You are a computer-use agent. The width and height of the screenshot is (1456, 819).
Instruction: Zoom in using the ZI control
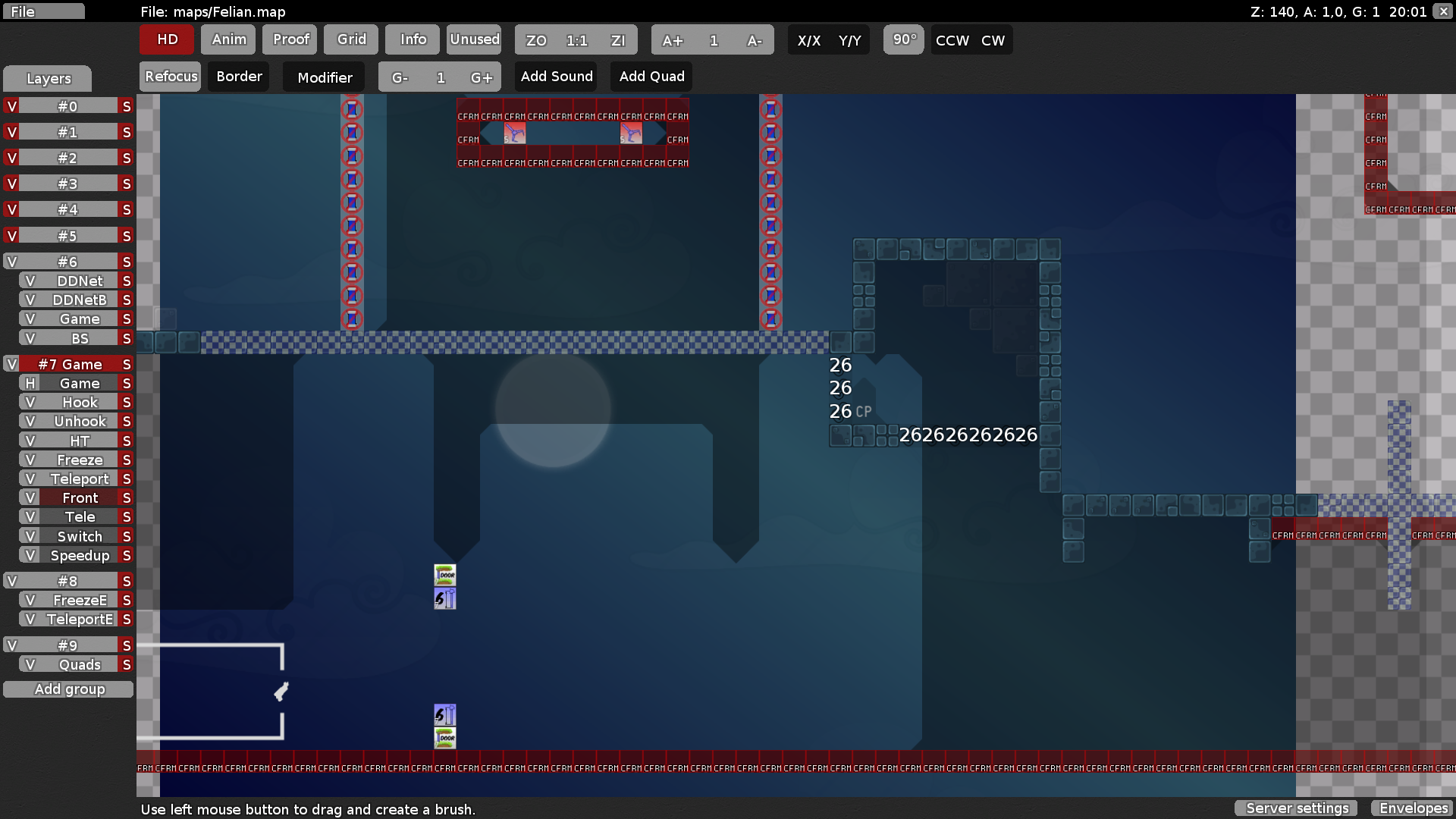[619, 40]
